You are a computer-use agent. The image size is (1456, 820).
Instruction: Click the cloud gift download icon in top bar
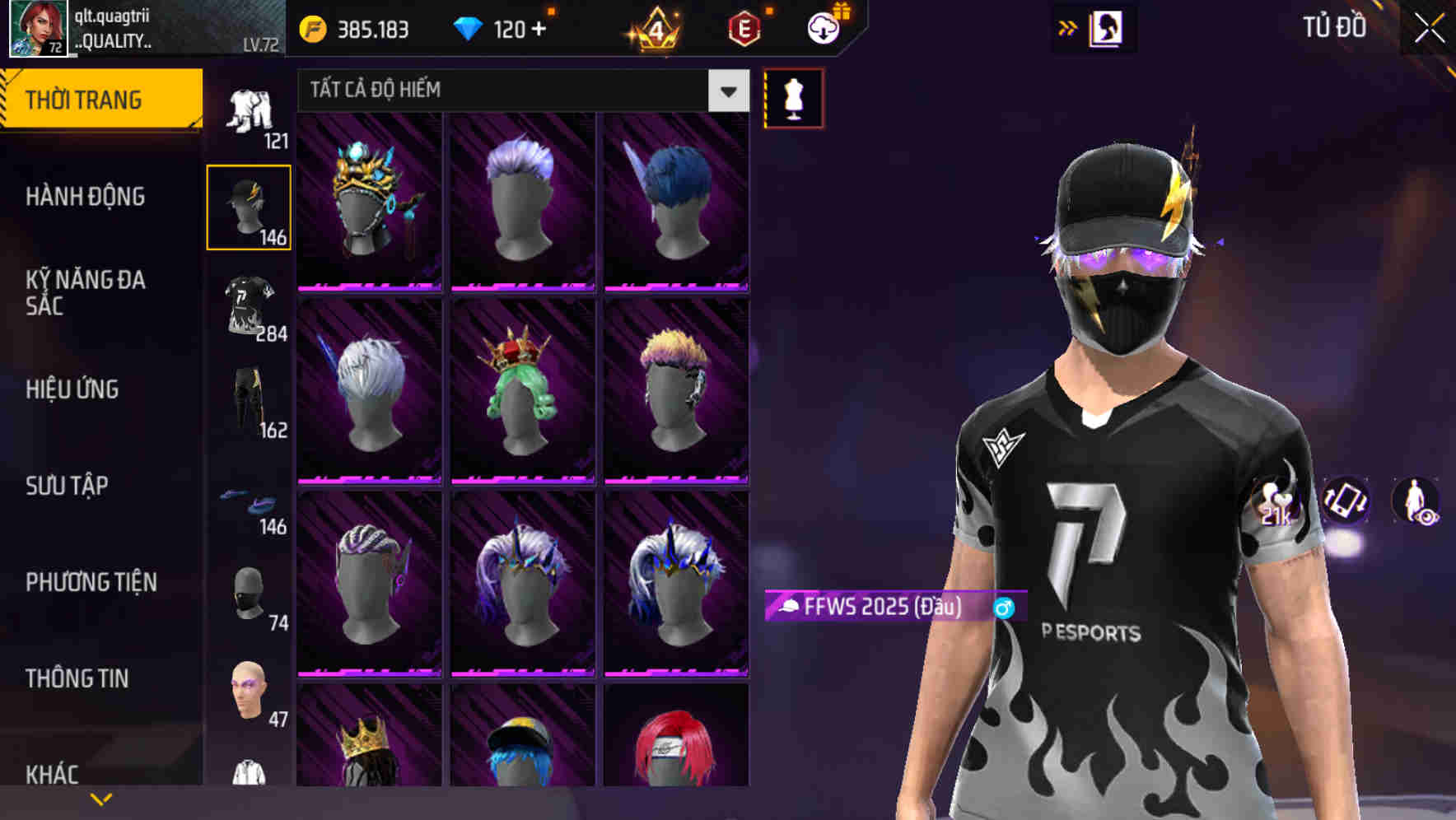824,28
